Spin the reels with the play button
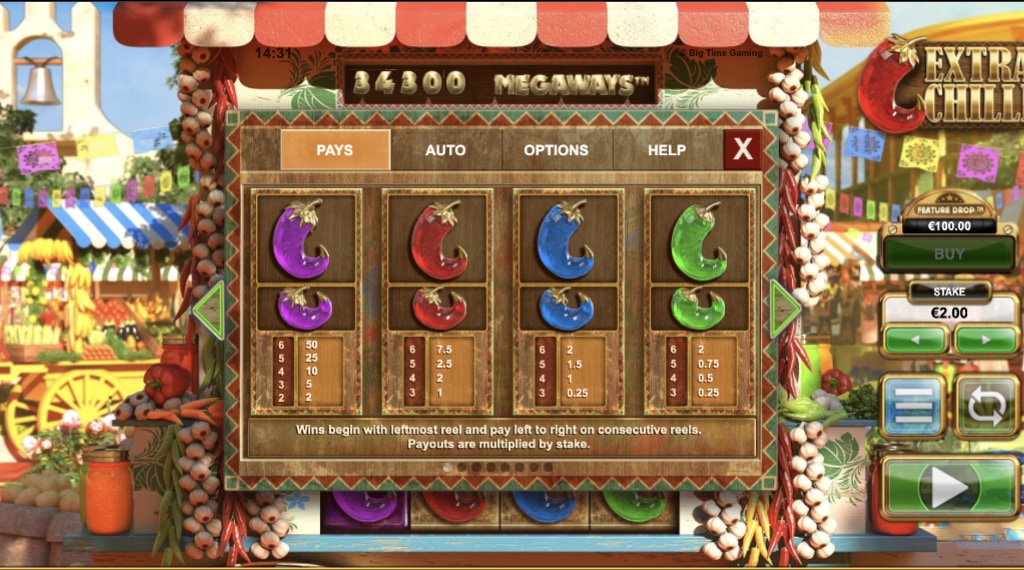The height and width of the screenshot is (570, 1024). click(x=949, y=487)
